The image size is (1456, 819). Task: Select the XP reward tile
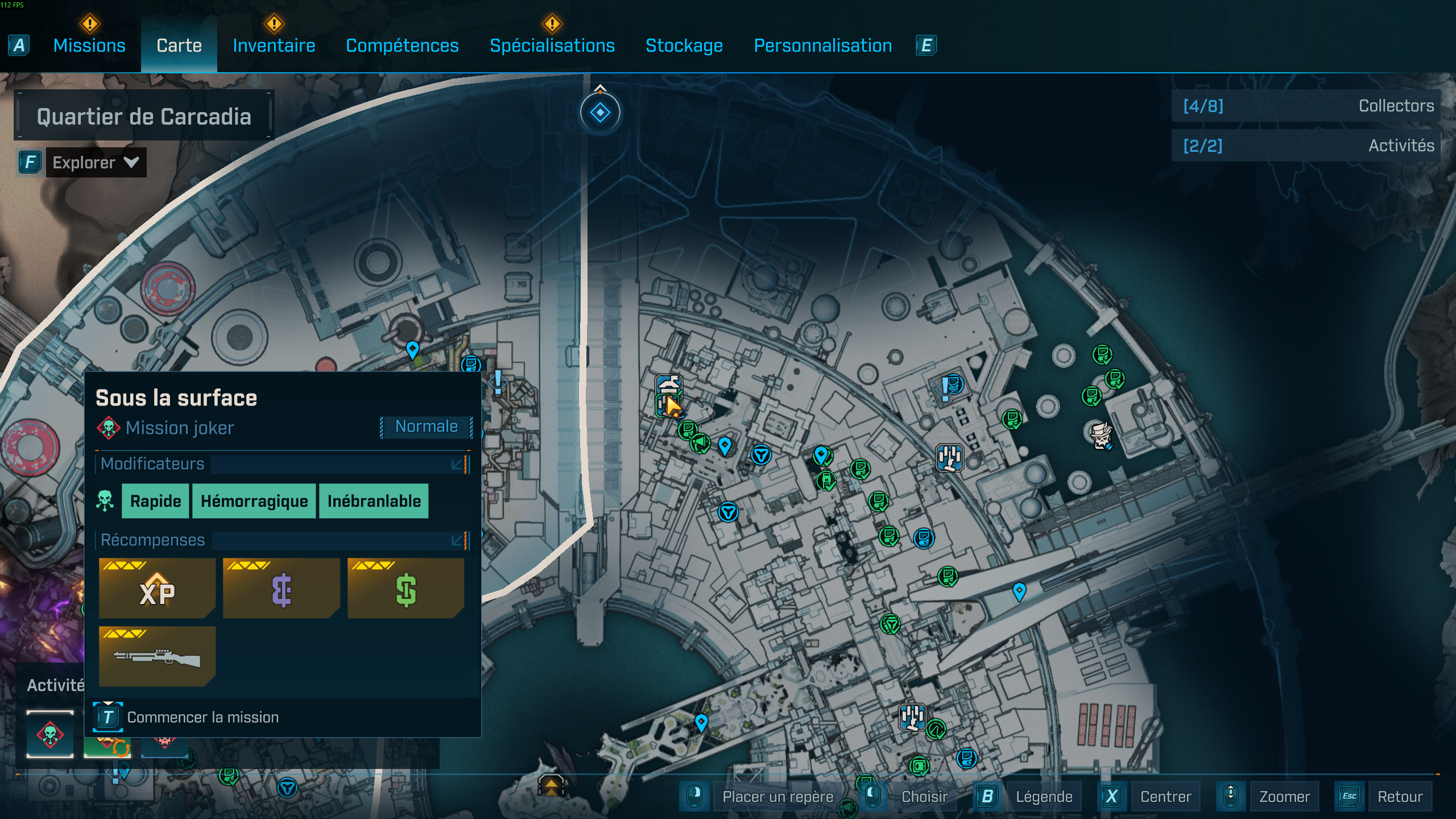[x=157, y=588]
